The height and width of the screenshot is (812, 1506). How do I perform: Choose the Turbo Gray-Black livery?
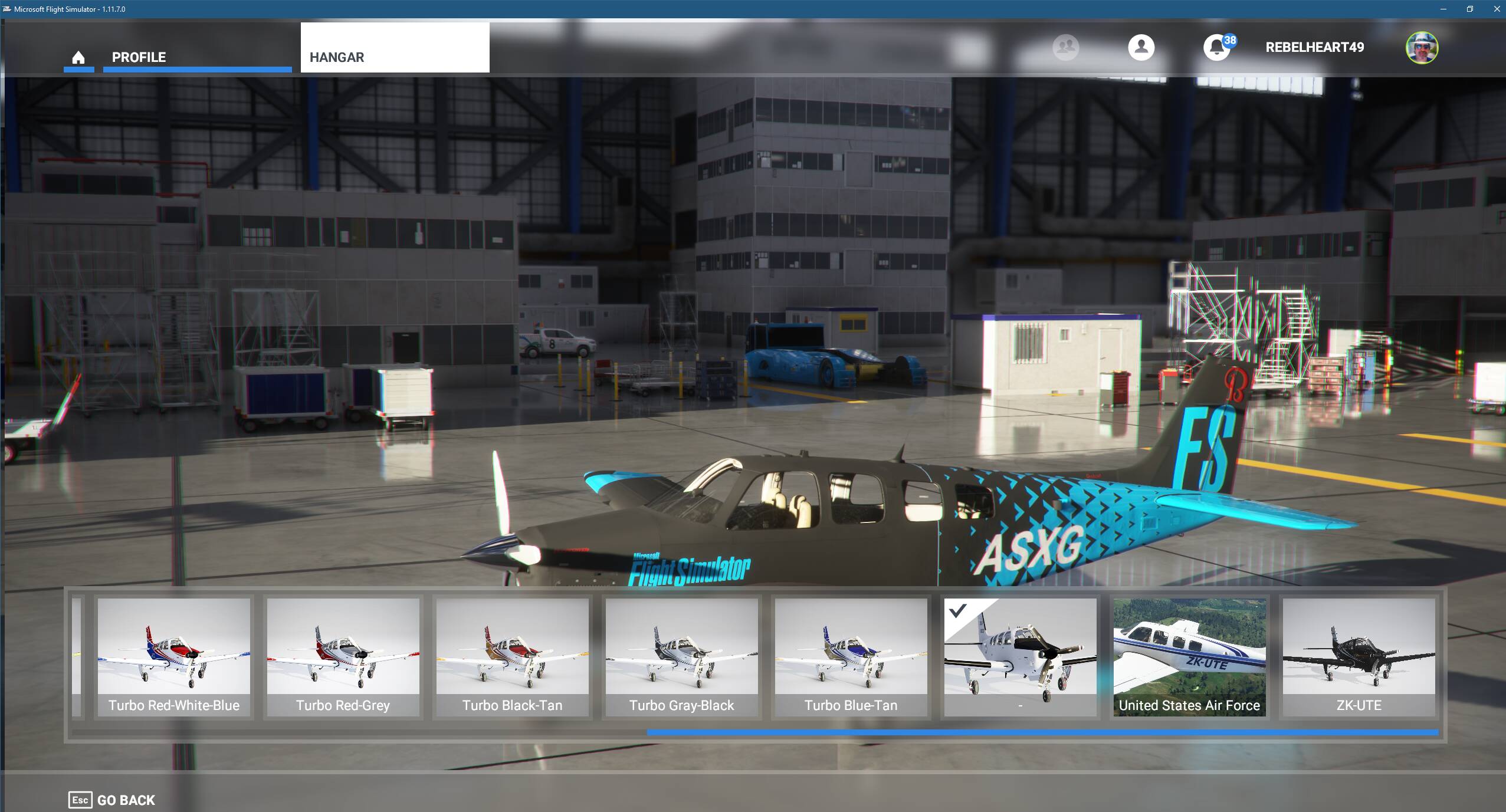point(681,655)
